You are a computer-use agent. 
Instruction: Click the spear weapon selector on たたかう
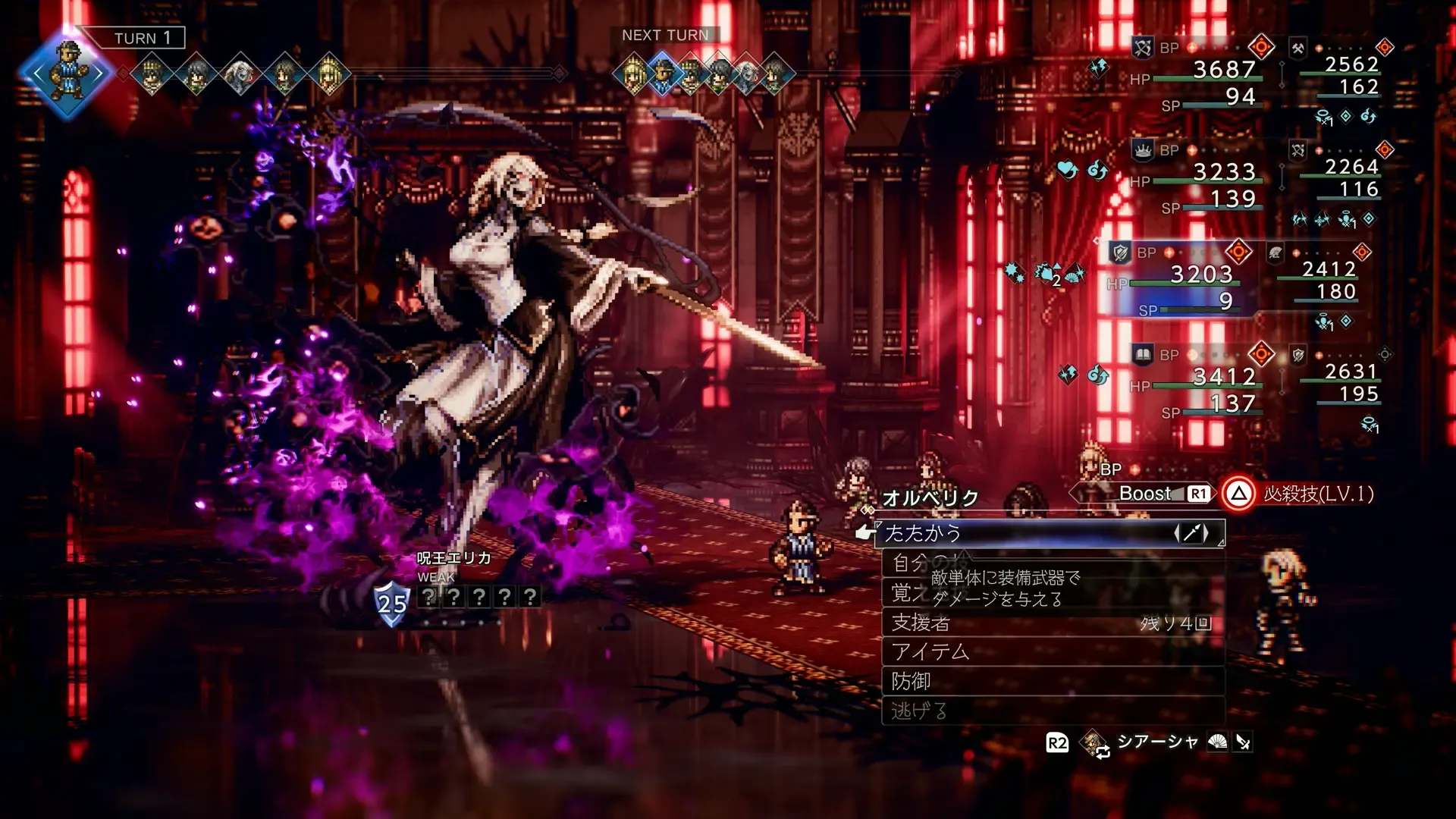pos(1191,533)
